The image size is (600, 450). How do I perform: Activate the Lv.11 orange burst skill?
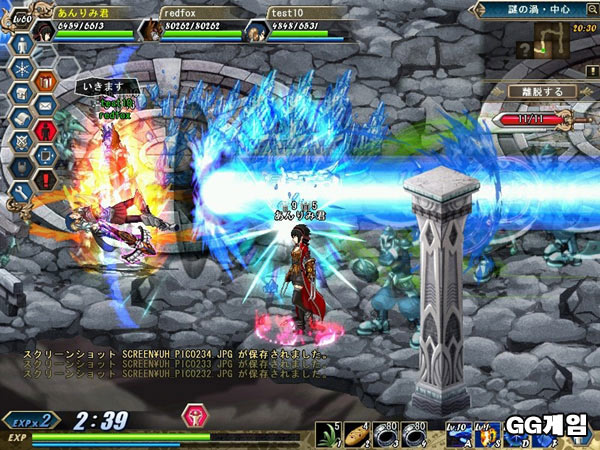pos(487,432)
